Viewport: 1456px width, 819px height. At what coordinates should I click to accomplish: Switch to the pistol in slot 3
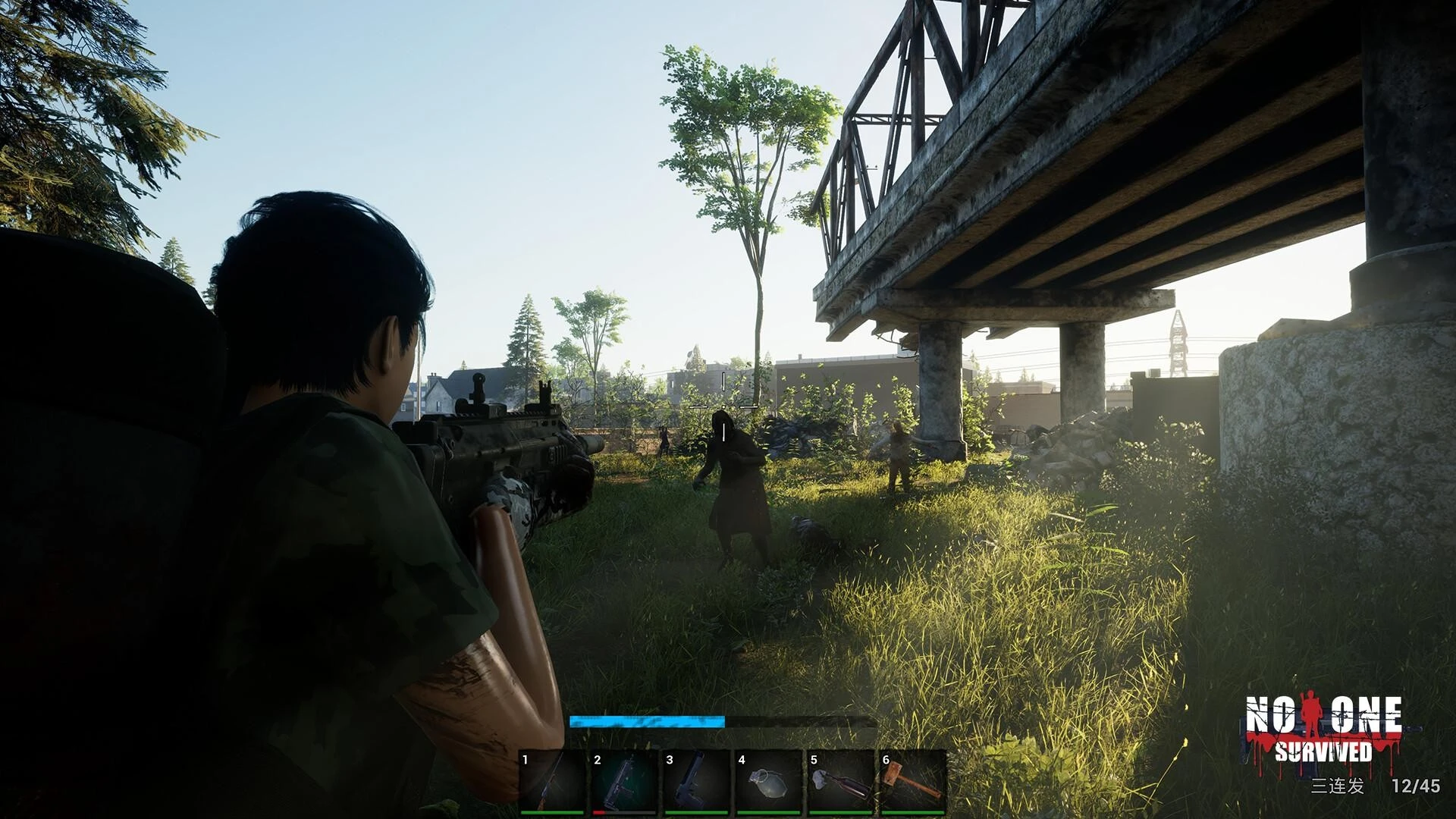tap(696, 782)
